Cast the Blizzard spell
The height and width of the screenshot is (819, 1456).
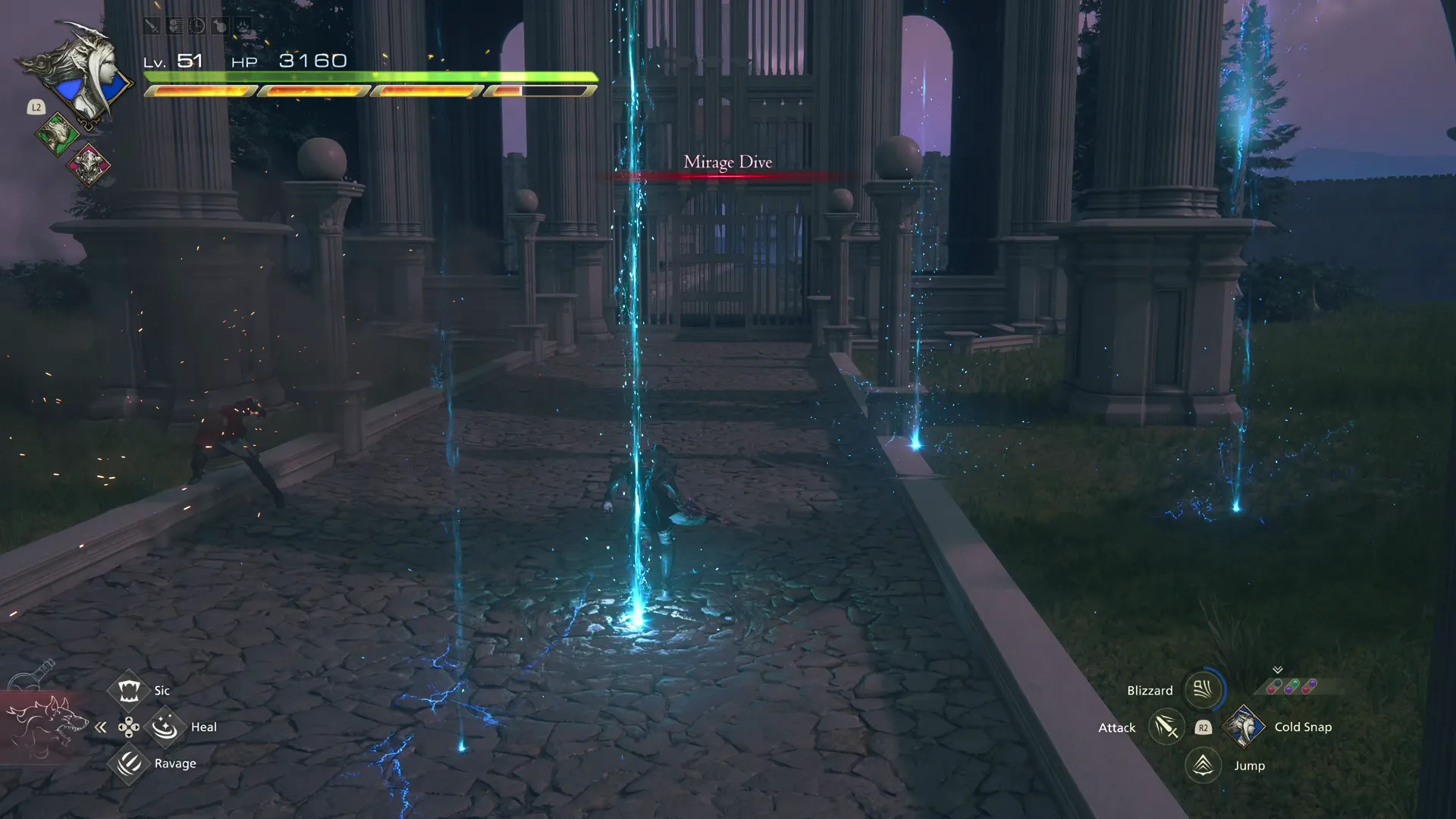tap(1203, 690)
